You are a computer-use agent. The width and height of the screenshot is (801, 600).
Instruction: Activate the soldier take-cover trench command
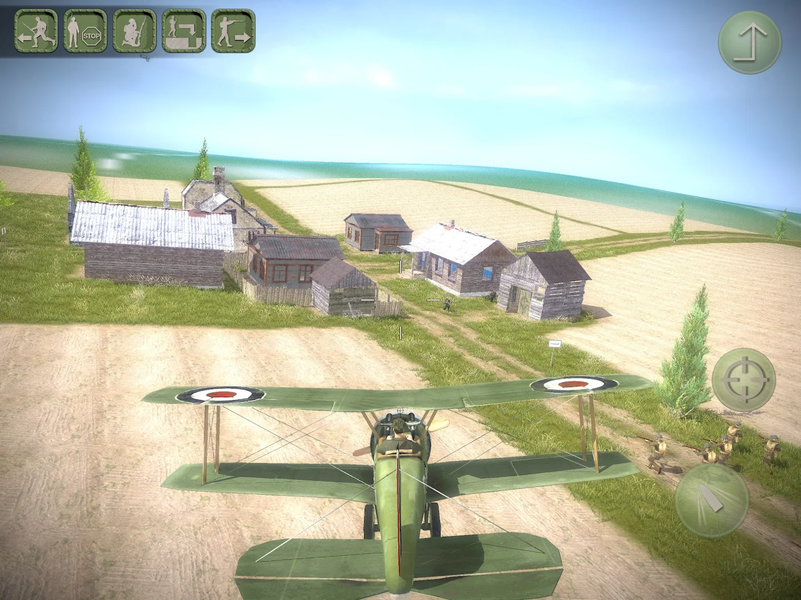[183, 31]
